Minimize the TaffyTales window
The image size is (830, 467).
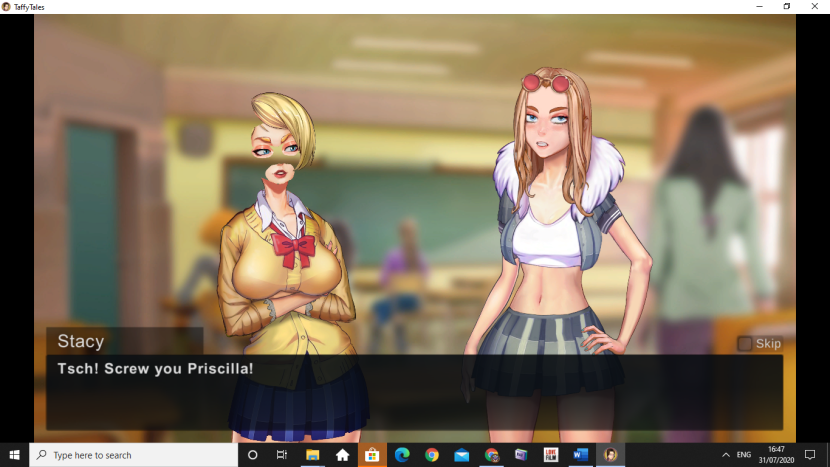[x=758, y=6]
